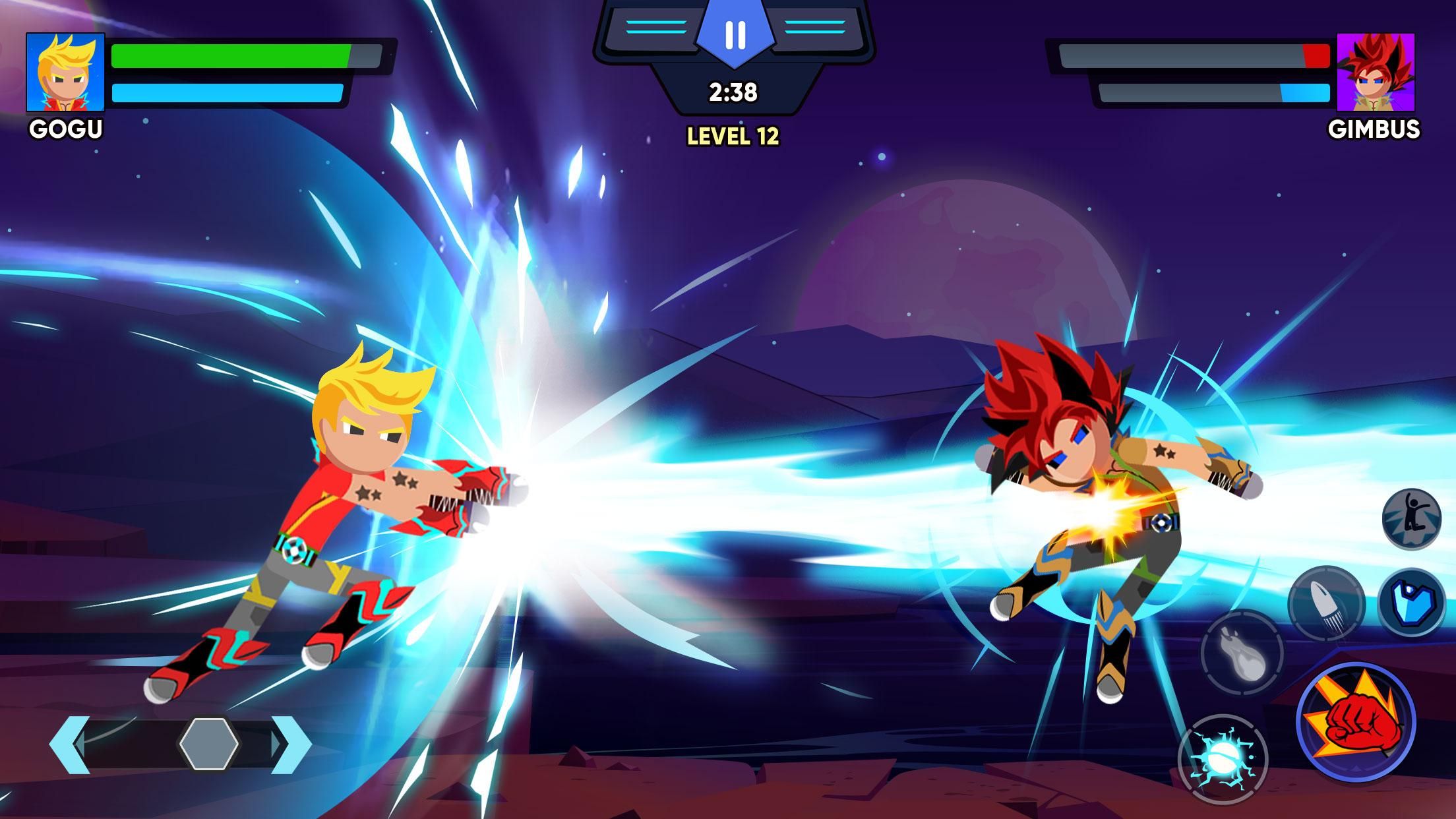Click the hexagon movement slider knob
This screenshot has width=1456, height=819.
pos(209,743)
